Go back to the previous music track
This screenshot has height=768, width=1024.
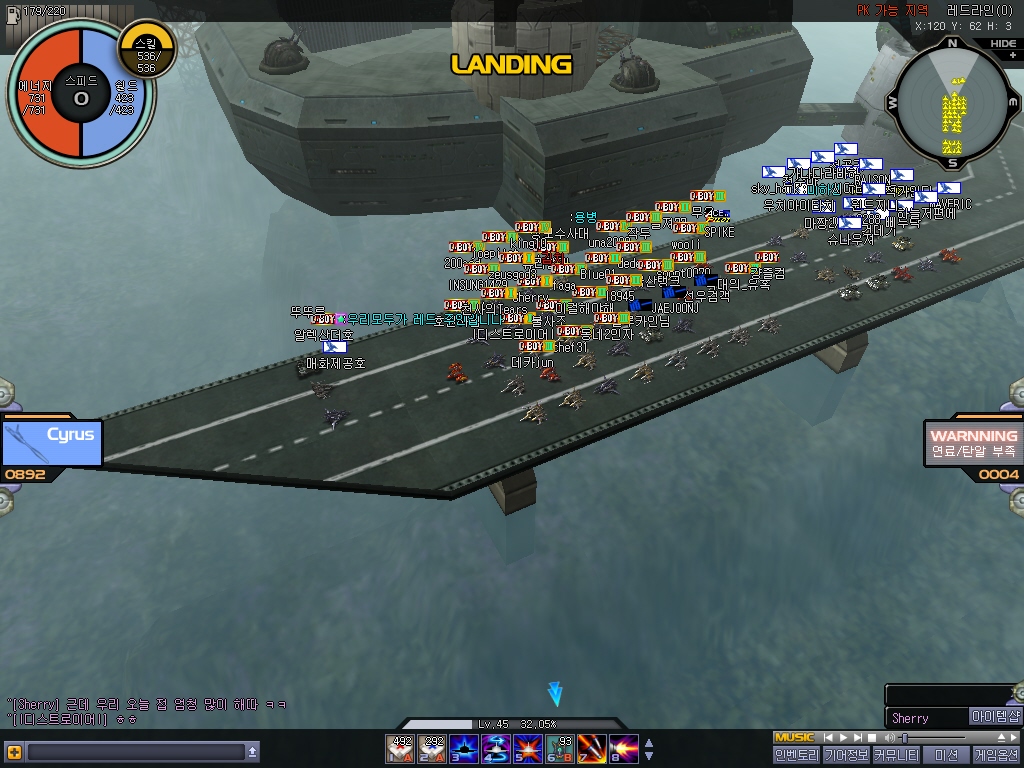coord(829,738)
